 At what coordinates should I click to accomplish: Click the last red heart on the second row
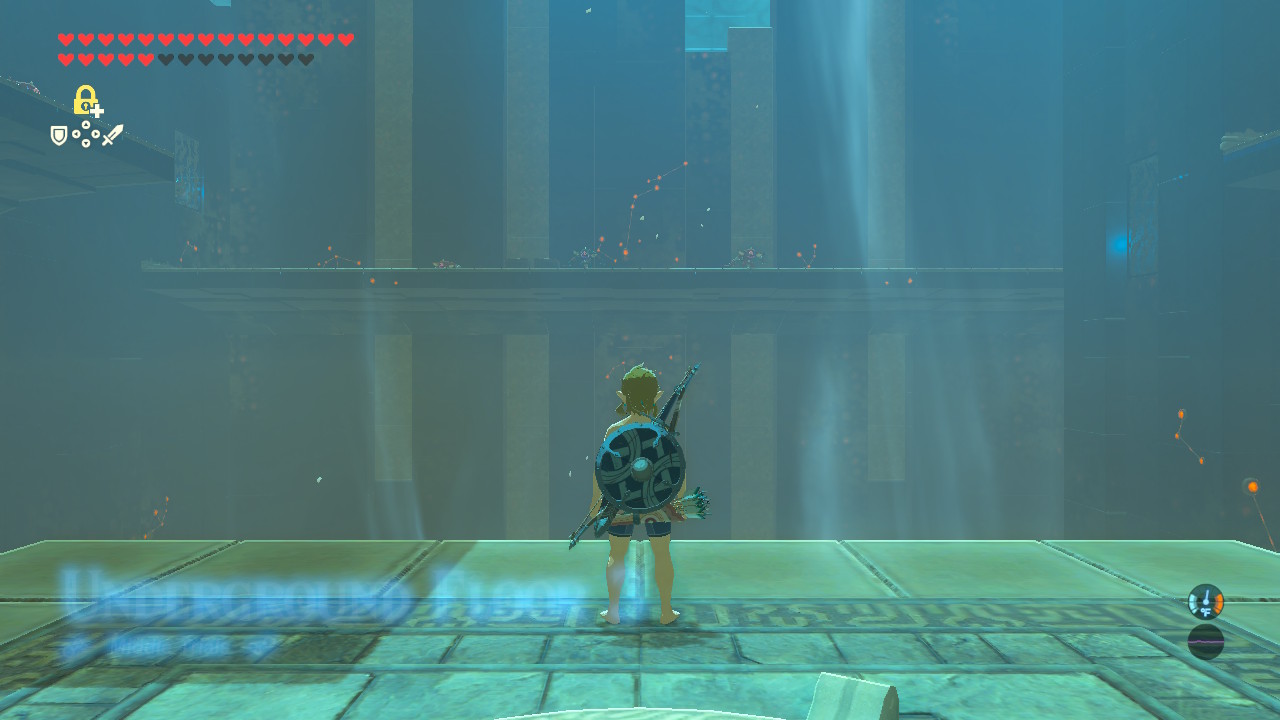145,57
